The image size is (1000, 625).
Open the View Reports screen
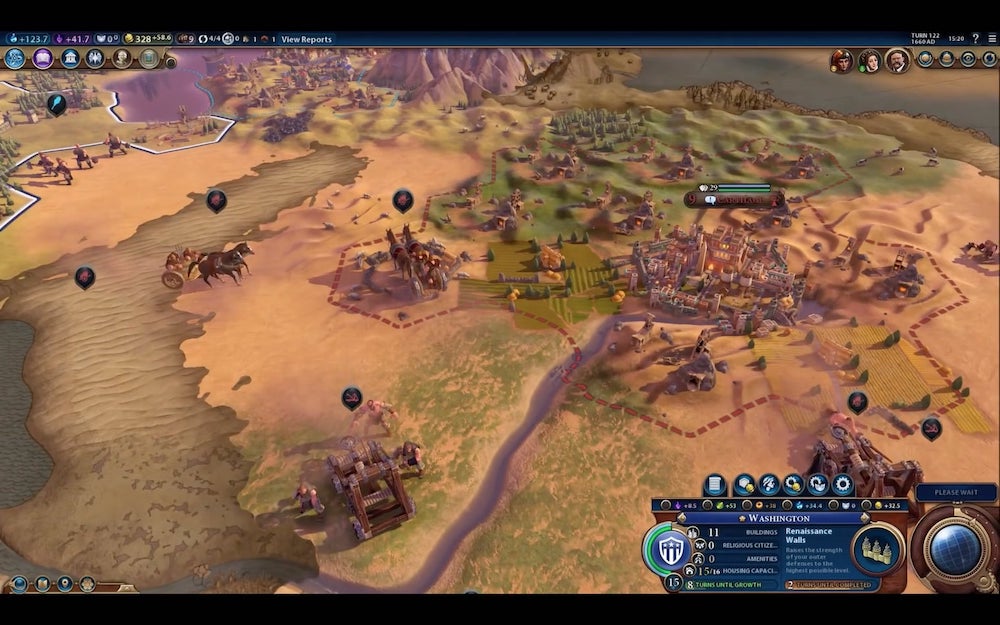tap(306, 39)
